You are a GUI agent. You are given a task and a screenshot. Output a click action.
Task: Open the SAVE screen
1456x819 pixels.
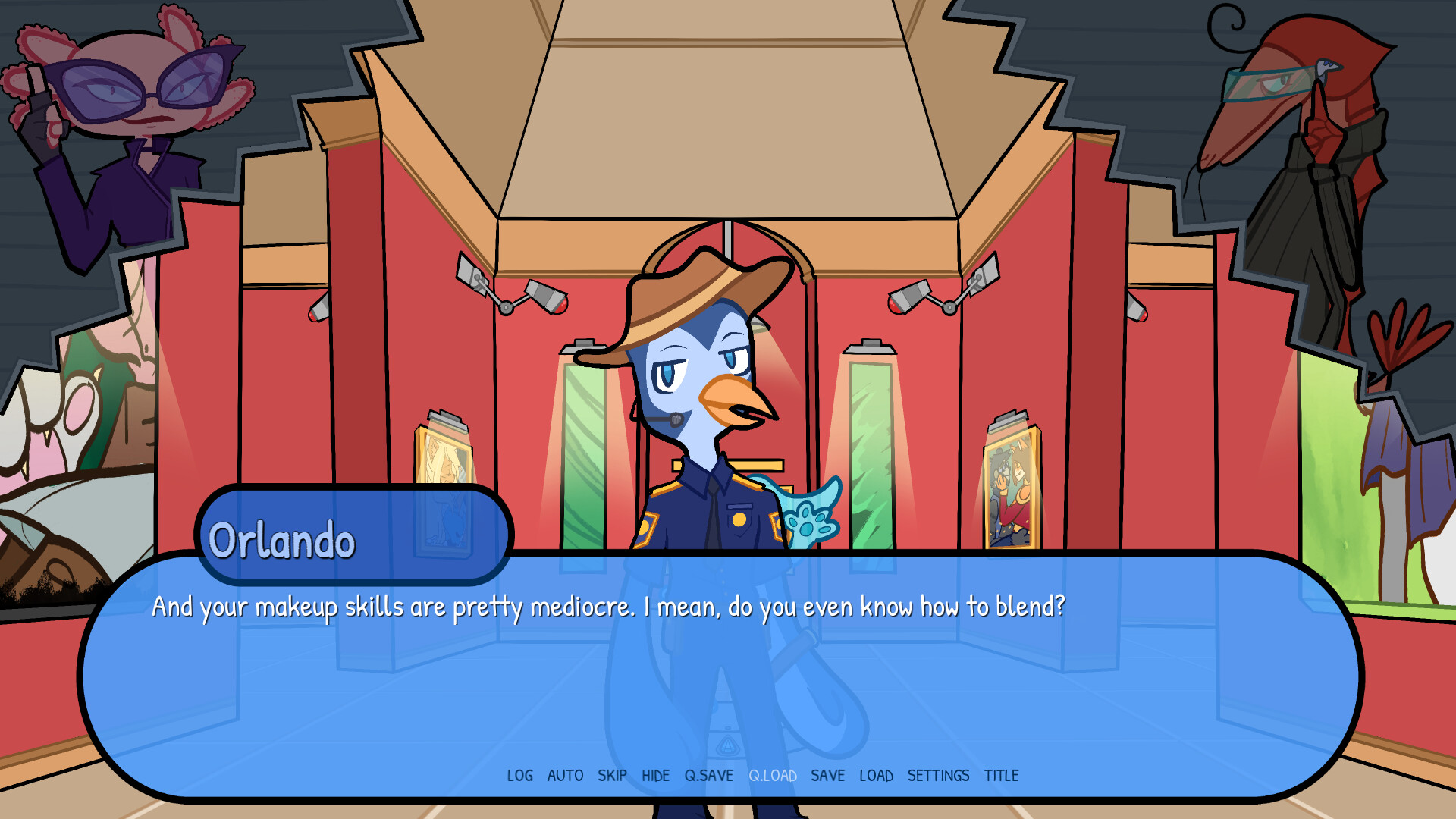pos(828,776)
